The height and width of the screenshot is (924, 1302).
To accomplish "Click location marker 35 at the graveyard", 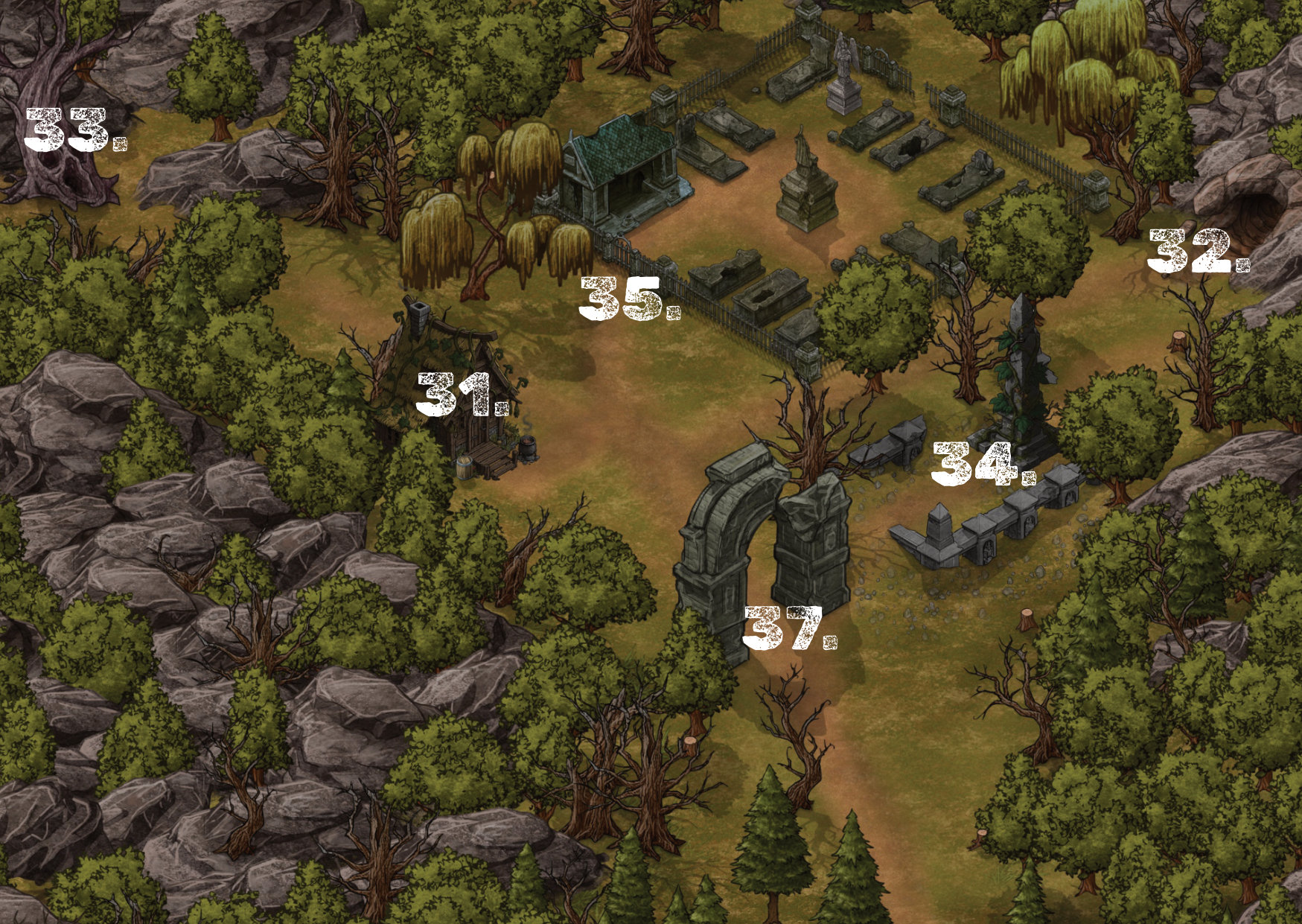I will coord(629,299).
